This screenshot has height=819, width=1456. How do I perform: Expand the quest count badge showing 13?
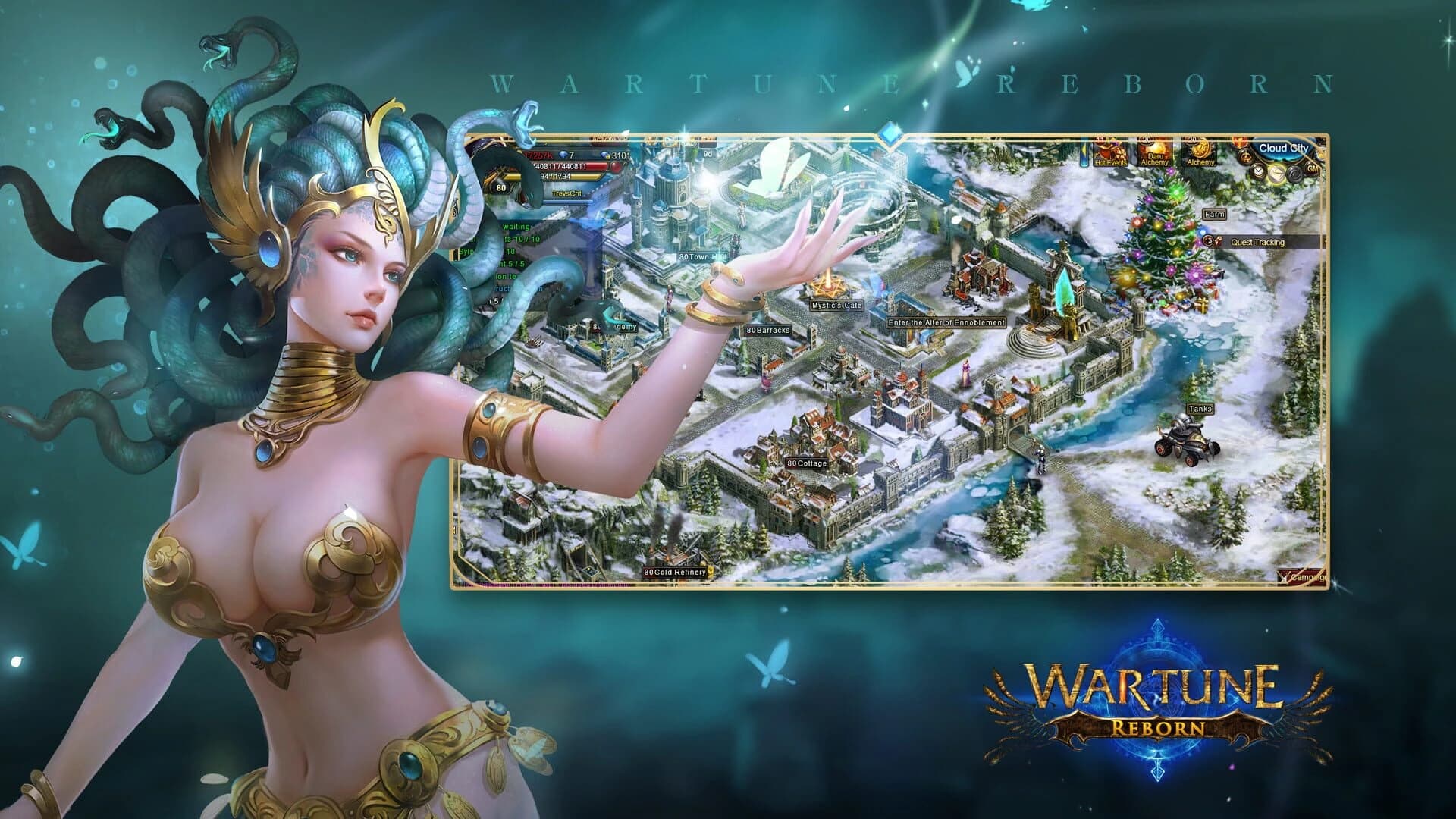1207,242
